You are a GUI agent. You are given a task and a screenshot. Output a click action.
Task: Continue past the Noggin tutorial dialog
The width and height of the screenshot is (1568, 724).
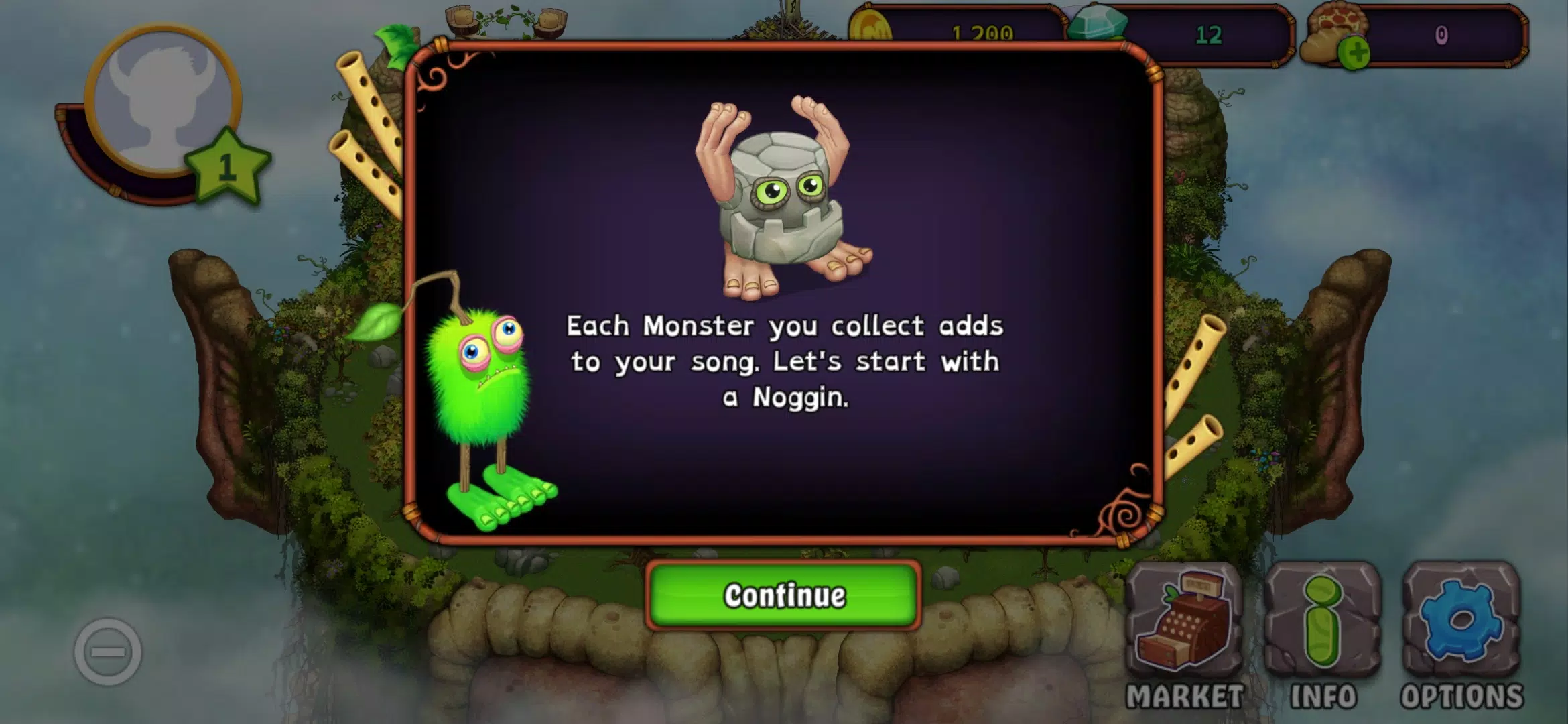783,595
